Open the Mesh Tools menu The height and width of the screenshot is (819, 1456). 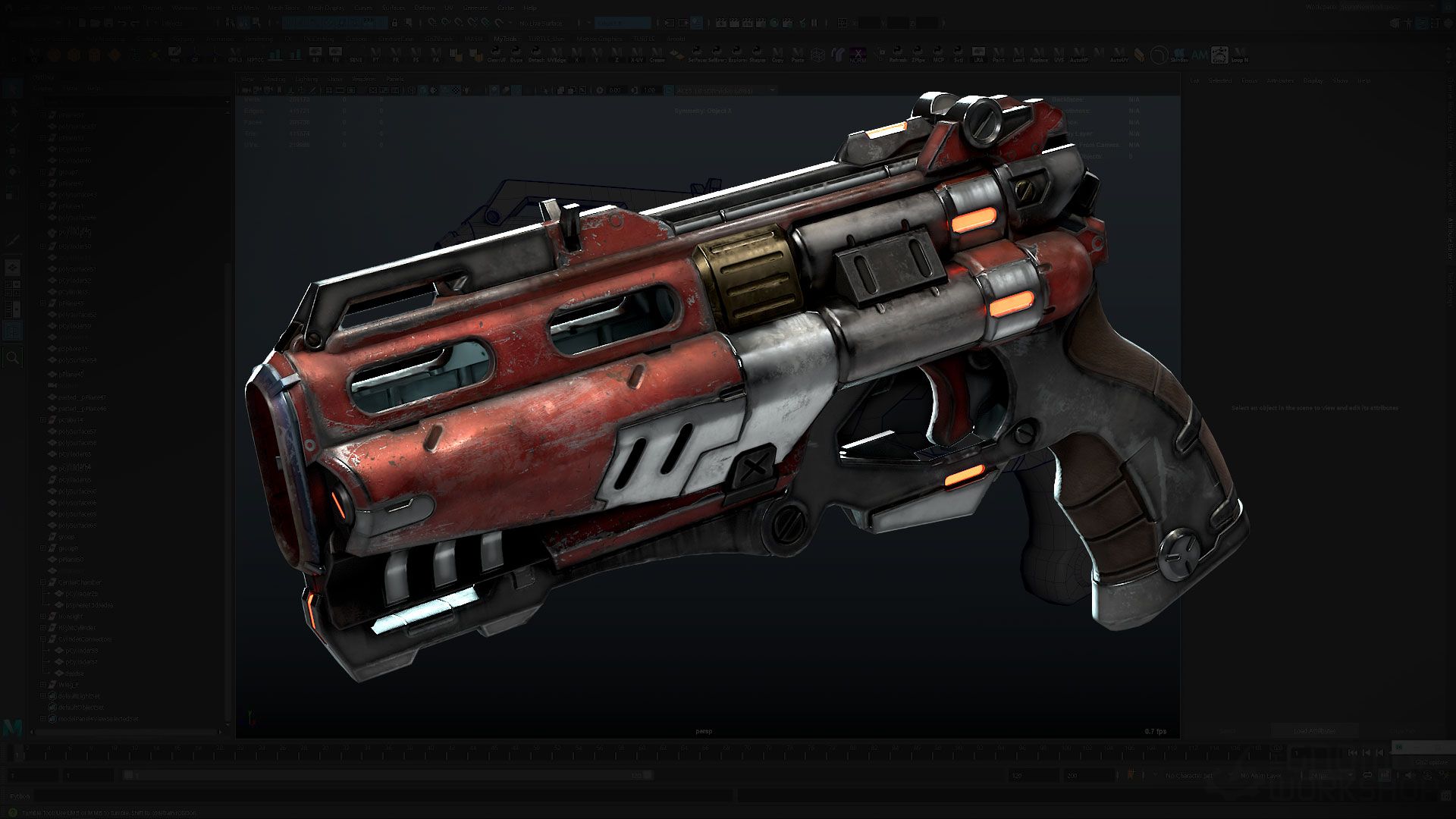tap(284, 8)
